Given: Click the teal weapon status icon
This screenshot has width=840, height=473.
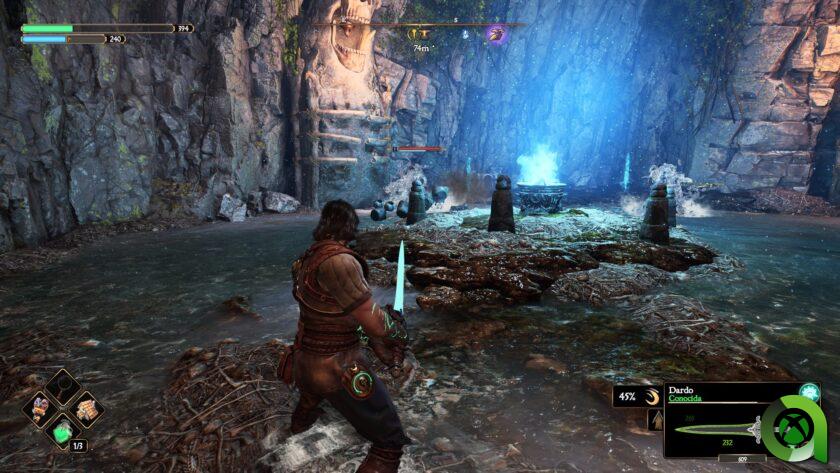Looking at the screenshot, I should pos(809,393).
